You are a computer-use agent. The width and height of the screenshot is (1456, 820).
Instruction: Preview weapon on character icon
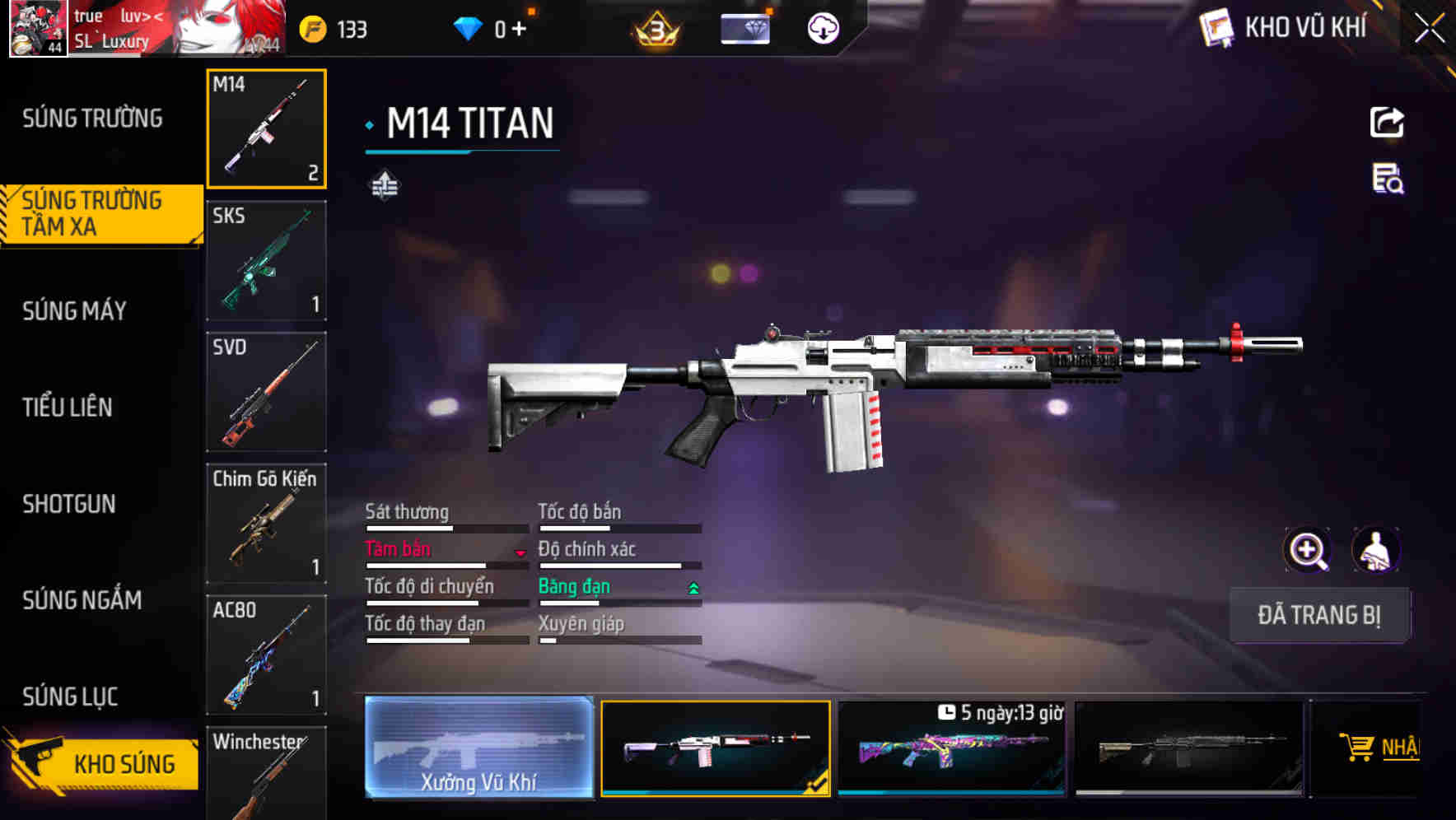1375,550
